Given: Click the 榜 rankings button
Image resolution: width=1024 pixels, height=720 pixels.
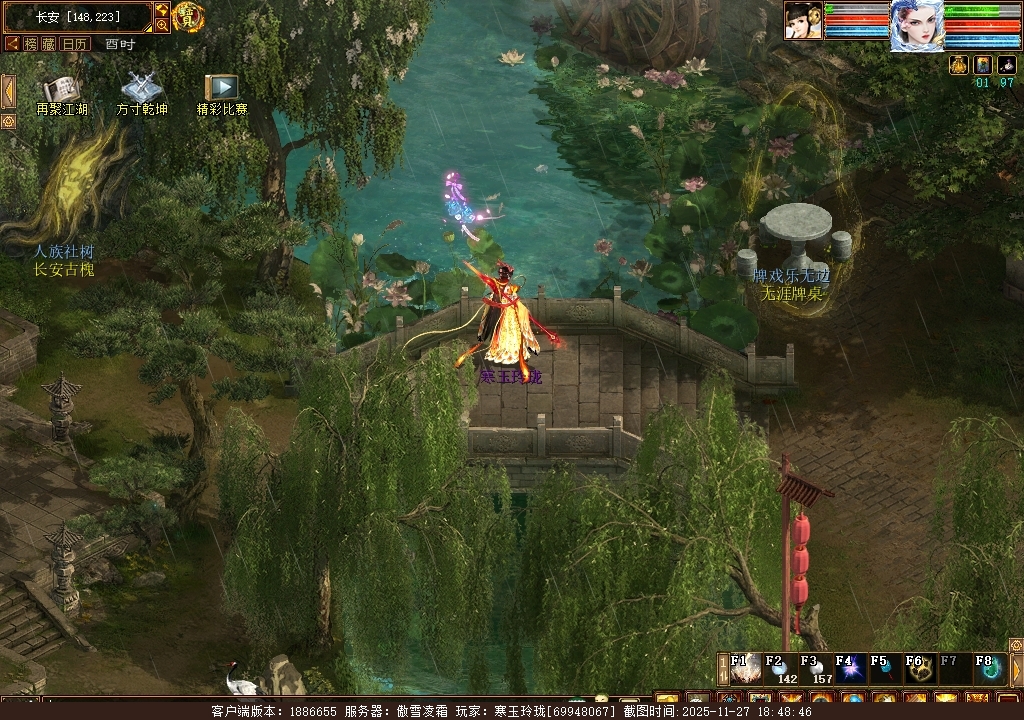Looking at the screenshot, I should pyautogui.click(x=31, y=44).
